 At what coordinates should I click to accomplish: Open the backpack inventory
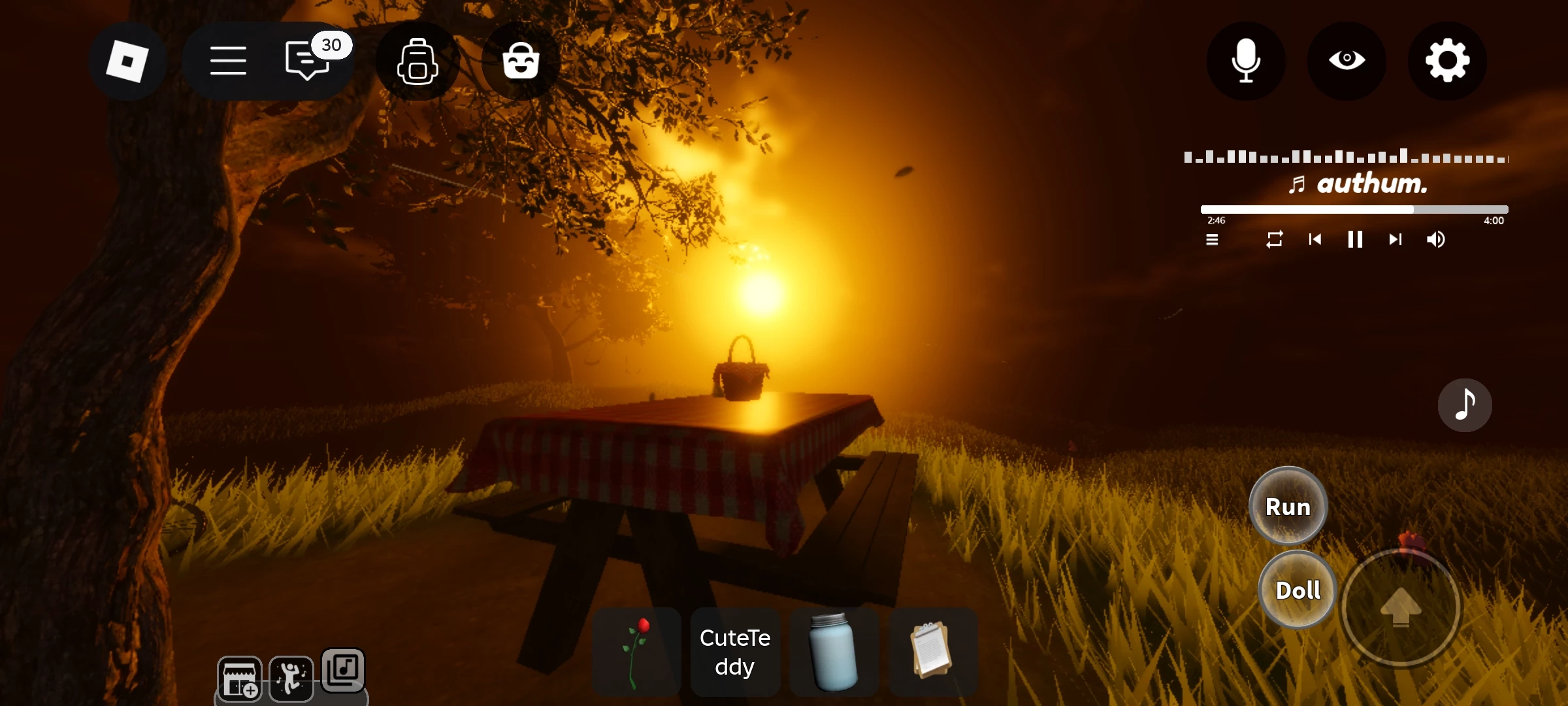417,61
